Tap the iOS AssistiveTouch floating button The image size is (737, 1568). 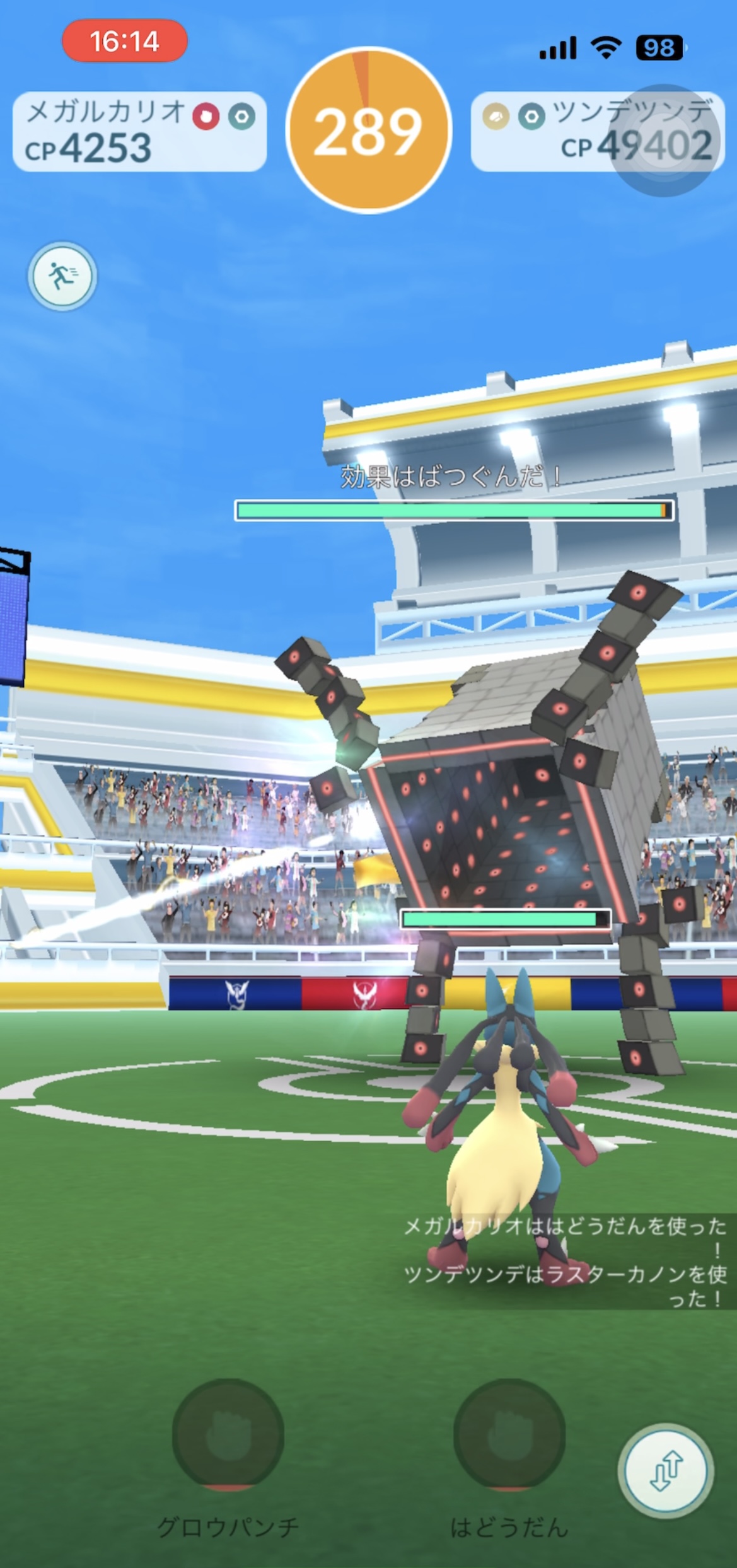click(664, 141)
